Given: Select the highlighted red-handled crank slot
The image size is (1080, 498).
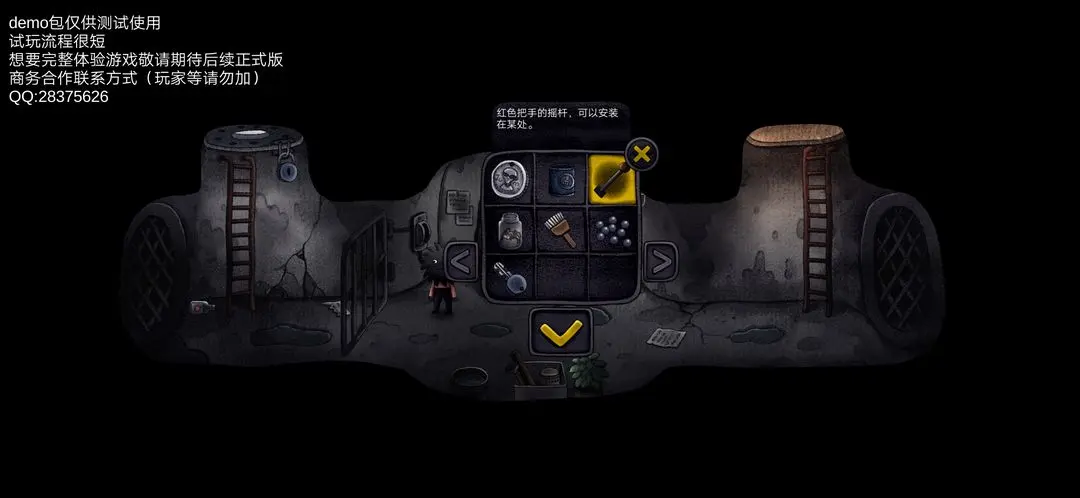Looking at the screenshot, I should [611, 179].
